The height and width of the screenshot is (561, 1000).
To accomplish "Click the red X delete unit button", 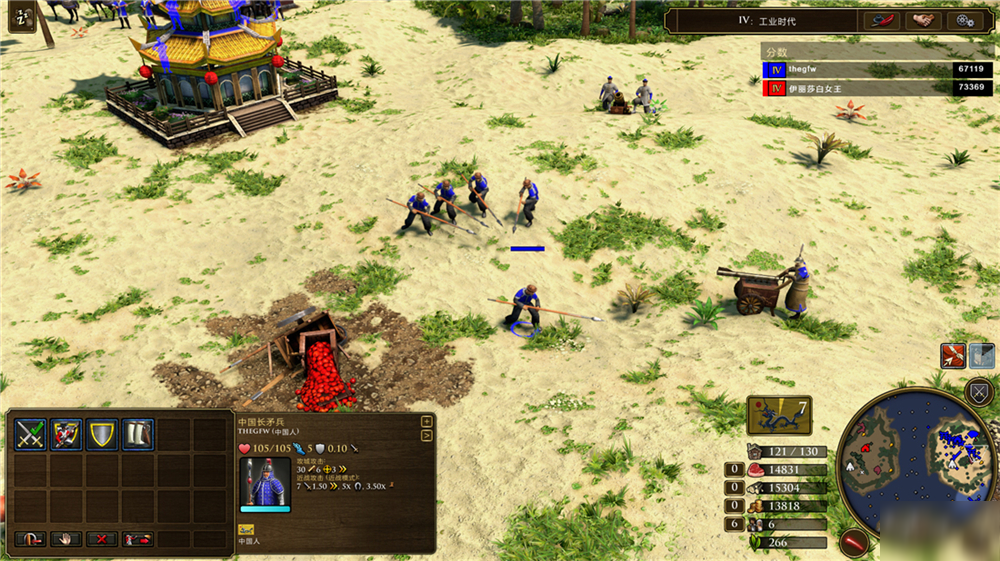I will coord(101,539).
